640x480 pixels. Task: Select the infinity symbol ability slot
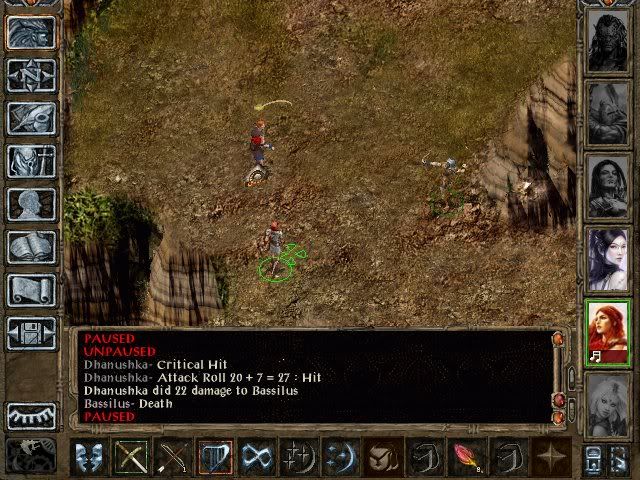pos(257,457)
